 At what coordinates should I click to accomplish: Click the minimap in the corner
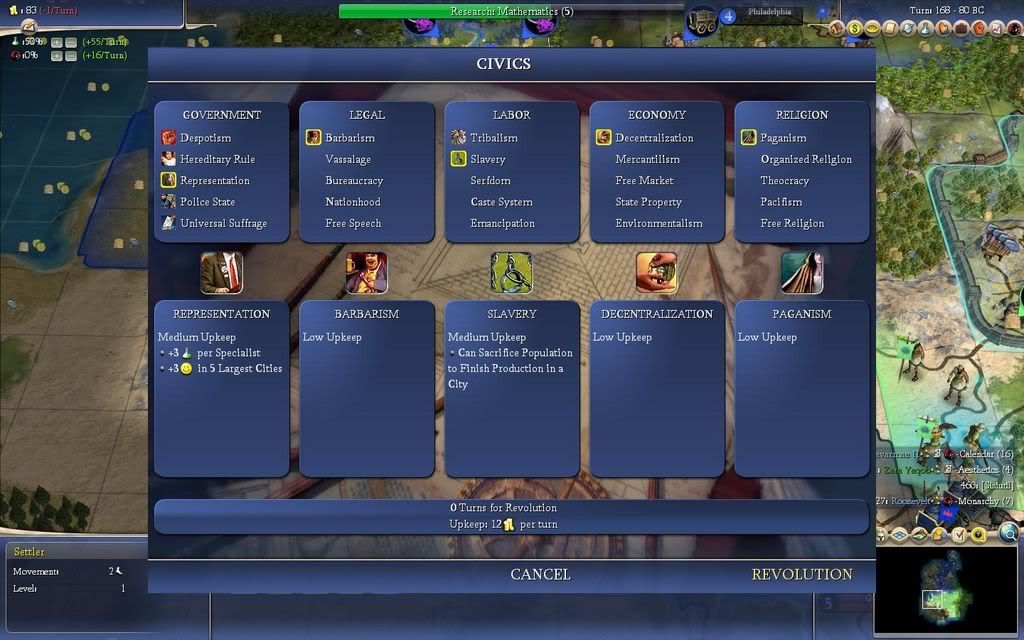(945, 590)
